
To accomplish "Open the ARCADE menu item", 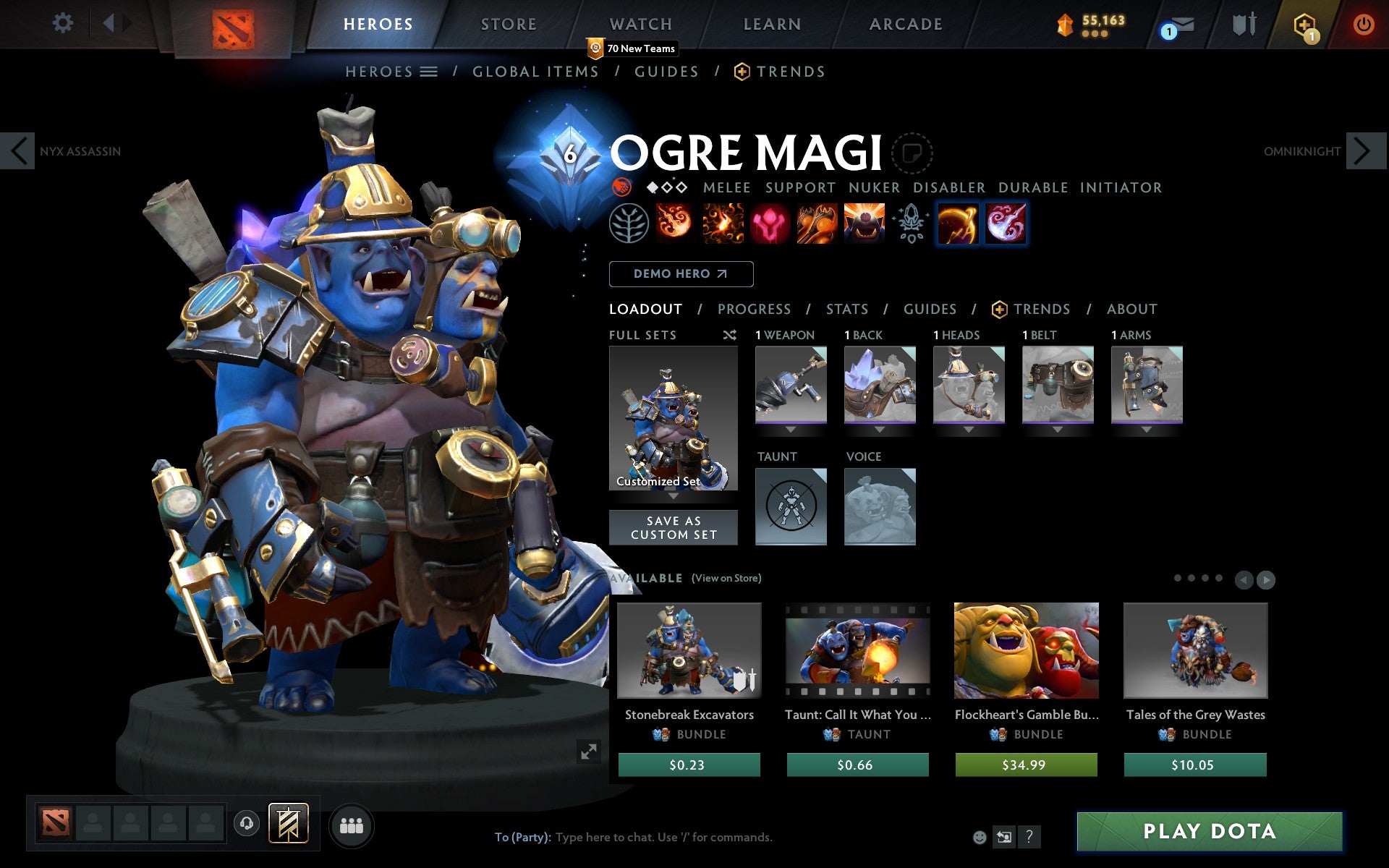I will [x=904, y=24].
